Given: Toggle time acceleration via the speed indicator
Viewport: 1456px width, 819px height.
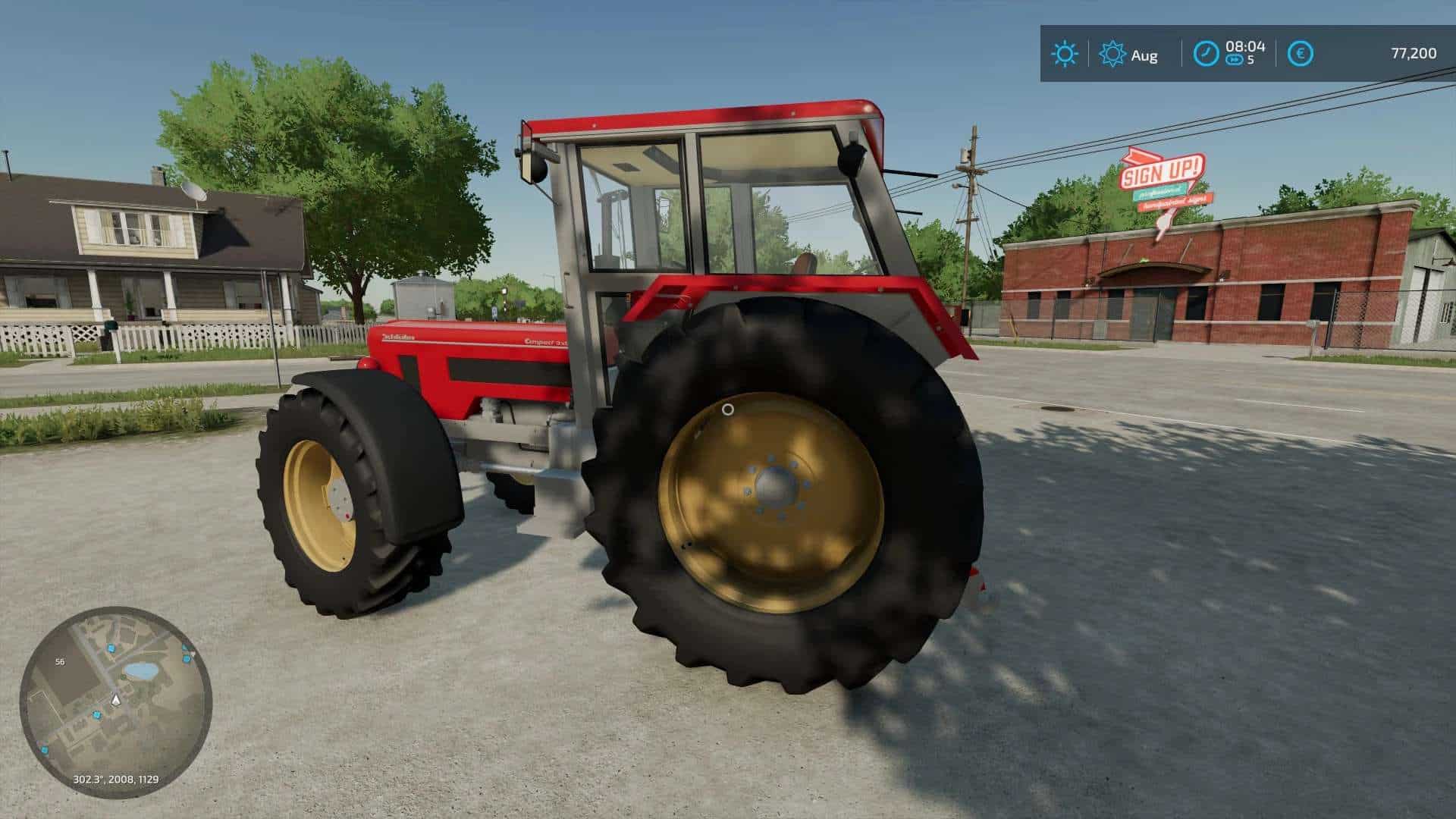Looking at the screenshot, I should (1235, 60).
